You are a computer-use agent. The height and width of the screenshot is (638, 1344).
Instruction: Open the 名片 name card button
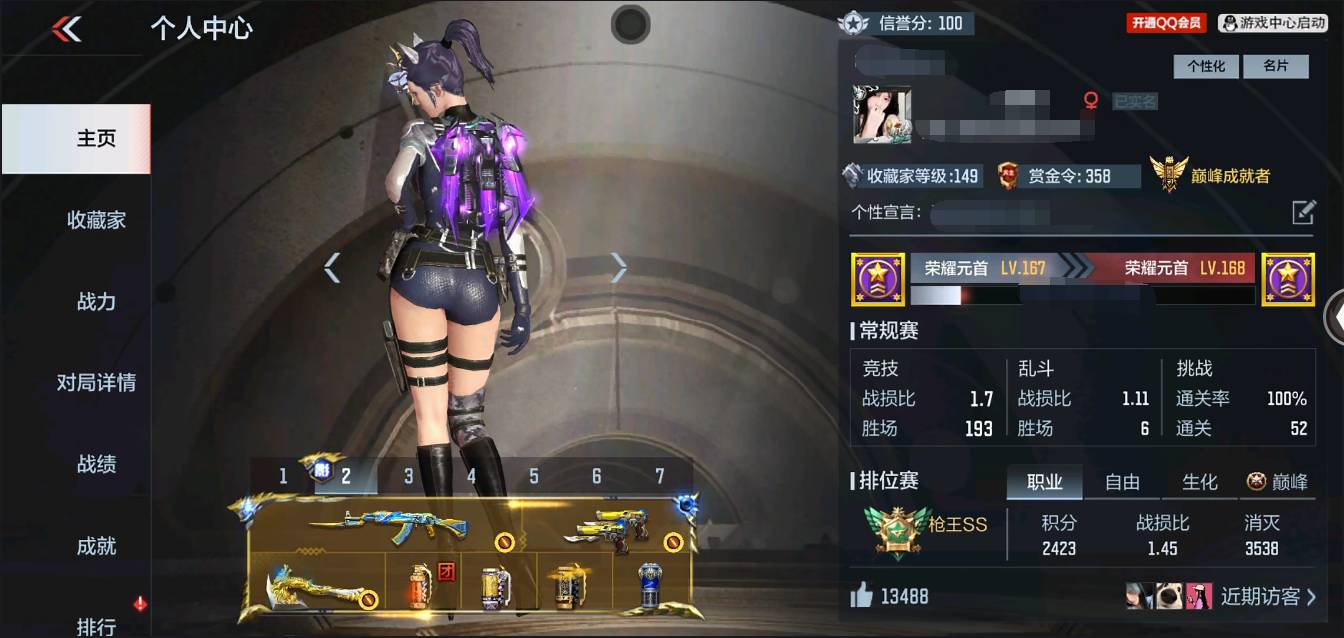point(1275,66)
